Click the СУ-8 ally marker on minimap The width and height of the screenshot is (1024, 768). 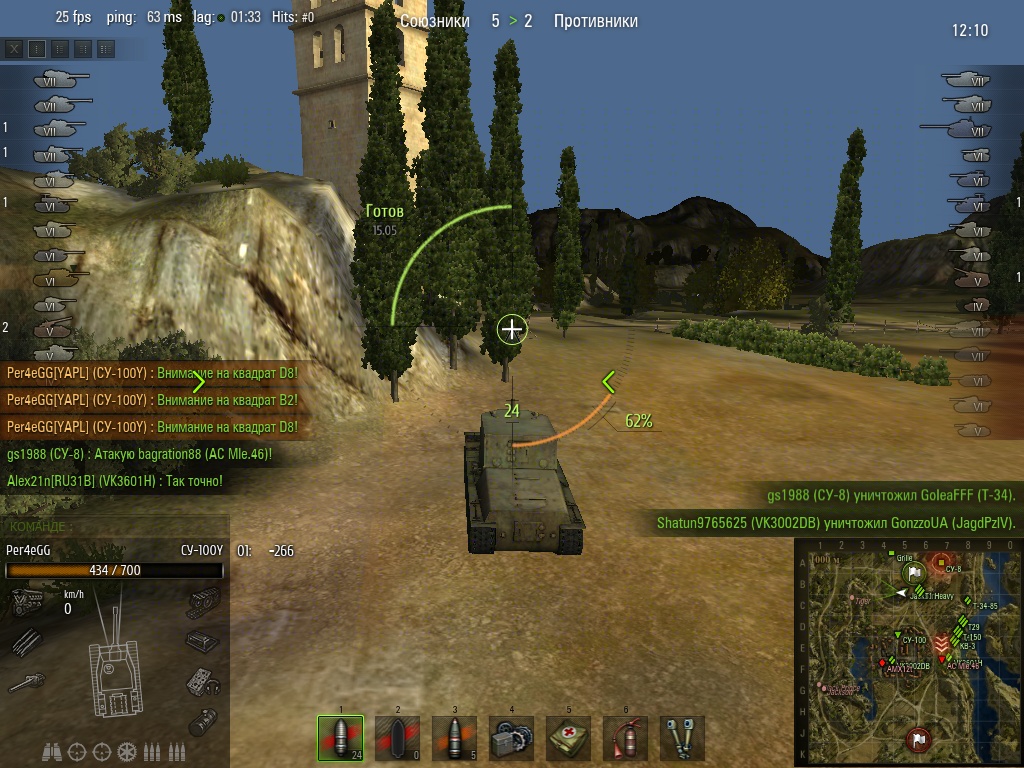coord(942,562)
